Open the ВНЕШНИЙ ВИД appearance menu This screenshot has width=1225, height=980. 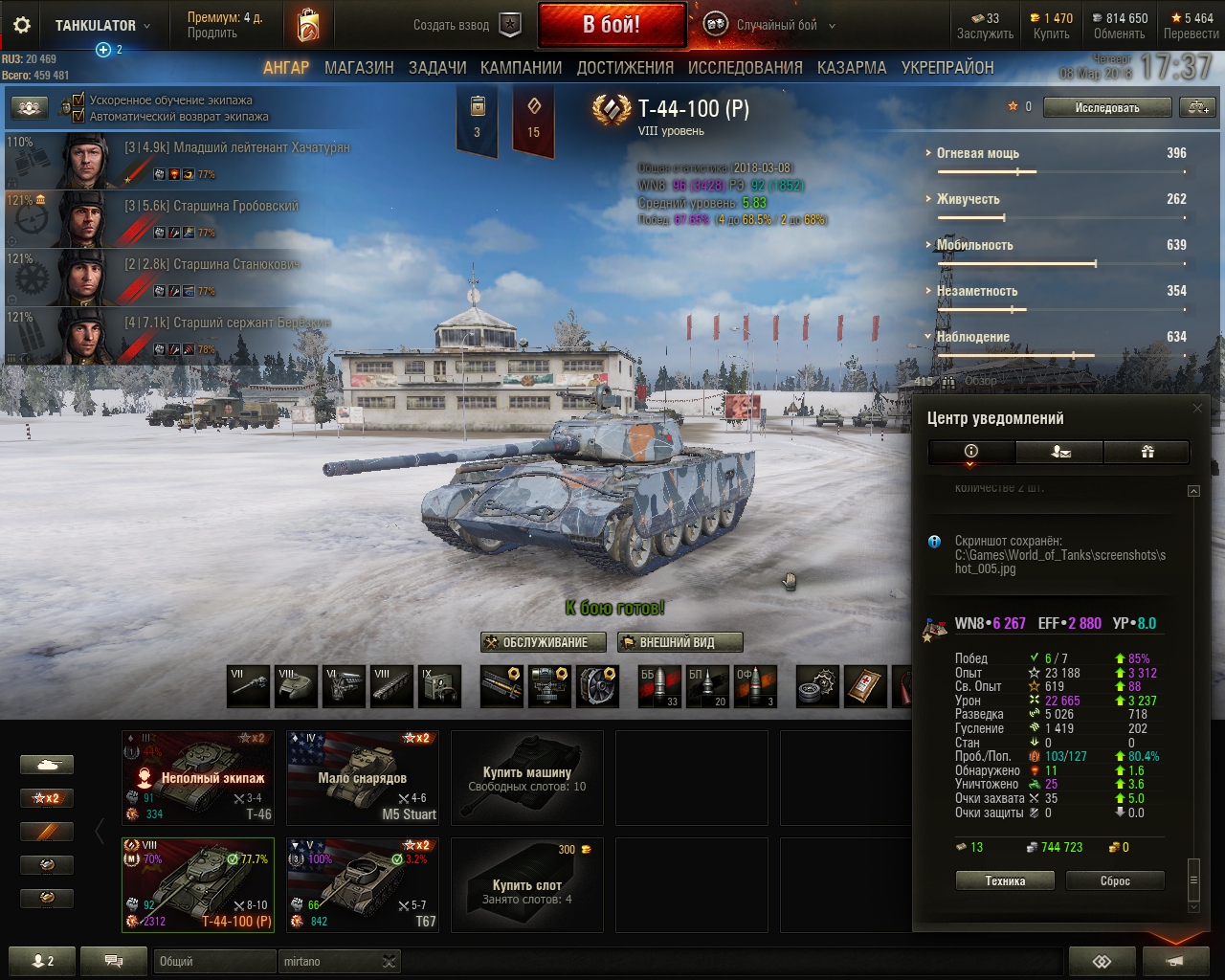point(679,642)
